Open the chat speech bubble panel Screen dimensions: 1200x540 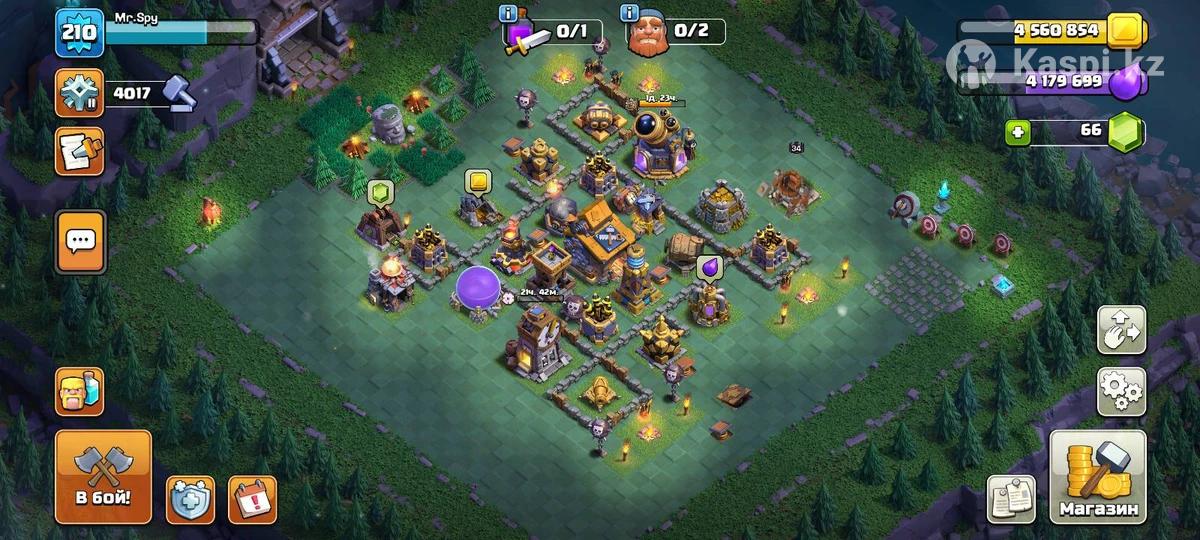click(80, 241)
